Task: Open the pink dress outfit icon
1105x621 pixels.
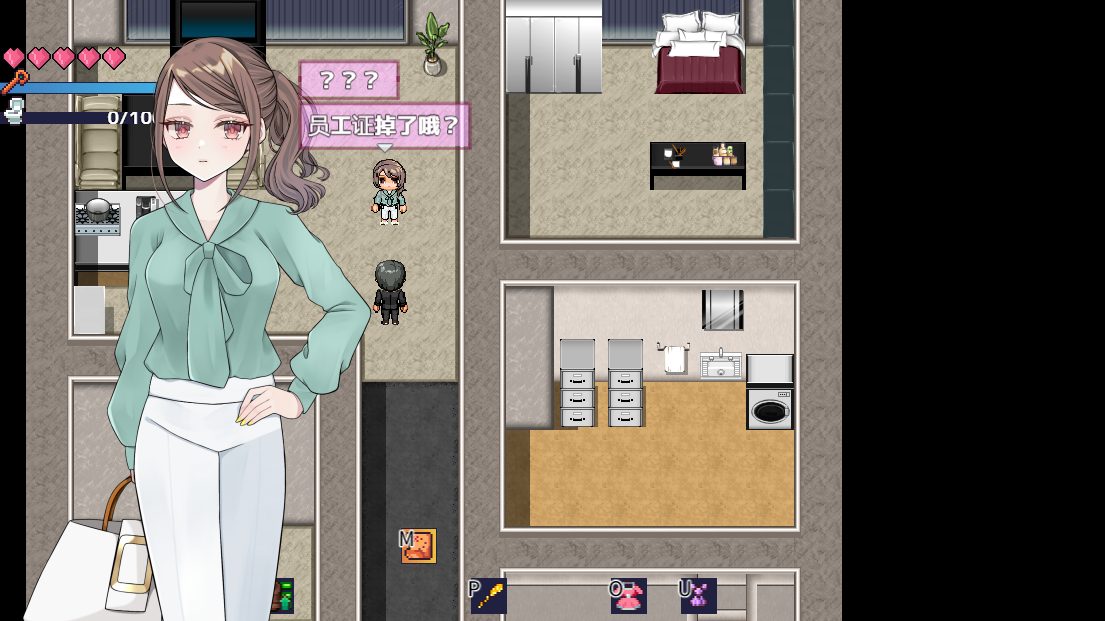Action: (629, 596)
